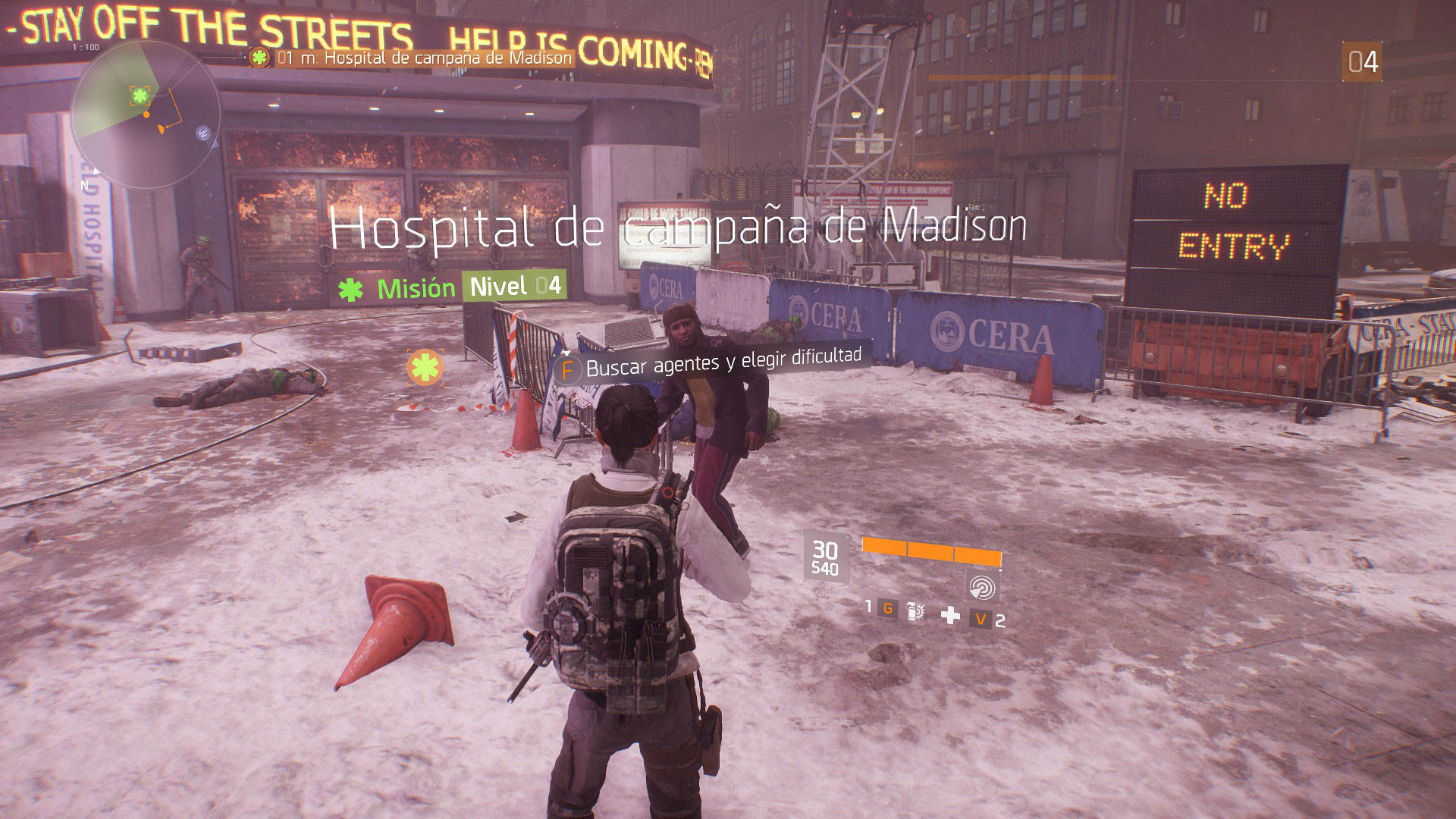The height and width of the screenshot is (819, 1456).
Task: Use the grenade icon
Action: coord(915,611)
